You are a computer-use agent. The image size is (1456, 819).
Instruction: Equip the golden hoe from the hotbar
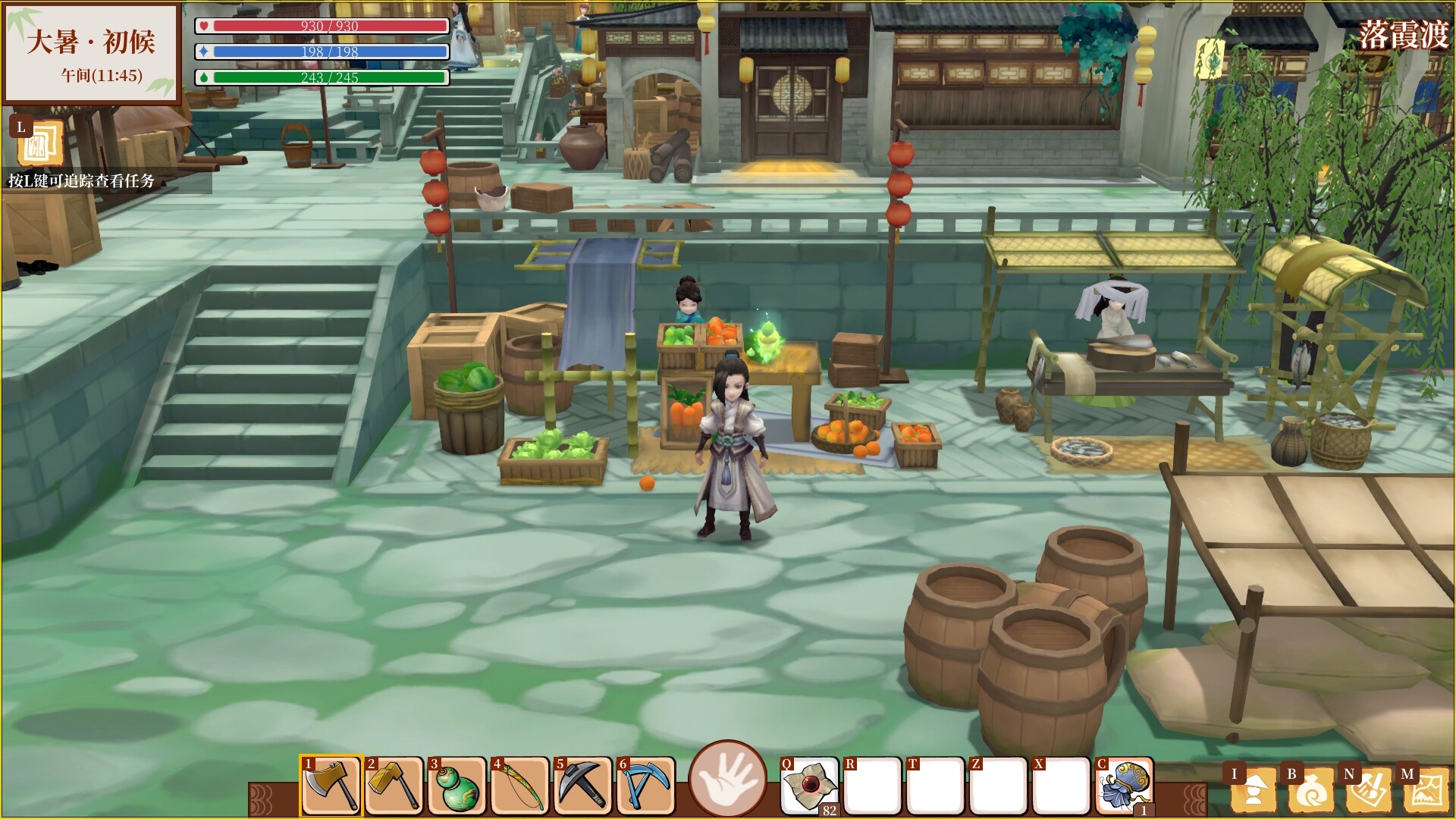click(x=394, y=786)
